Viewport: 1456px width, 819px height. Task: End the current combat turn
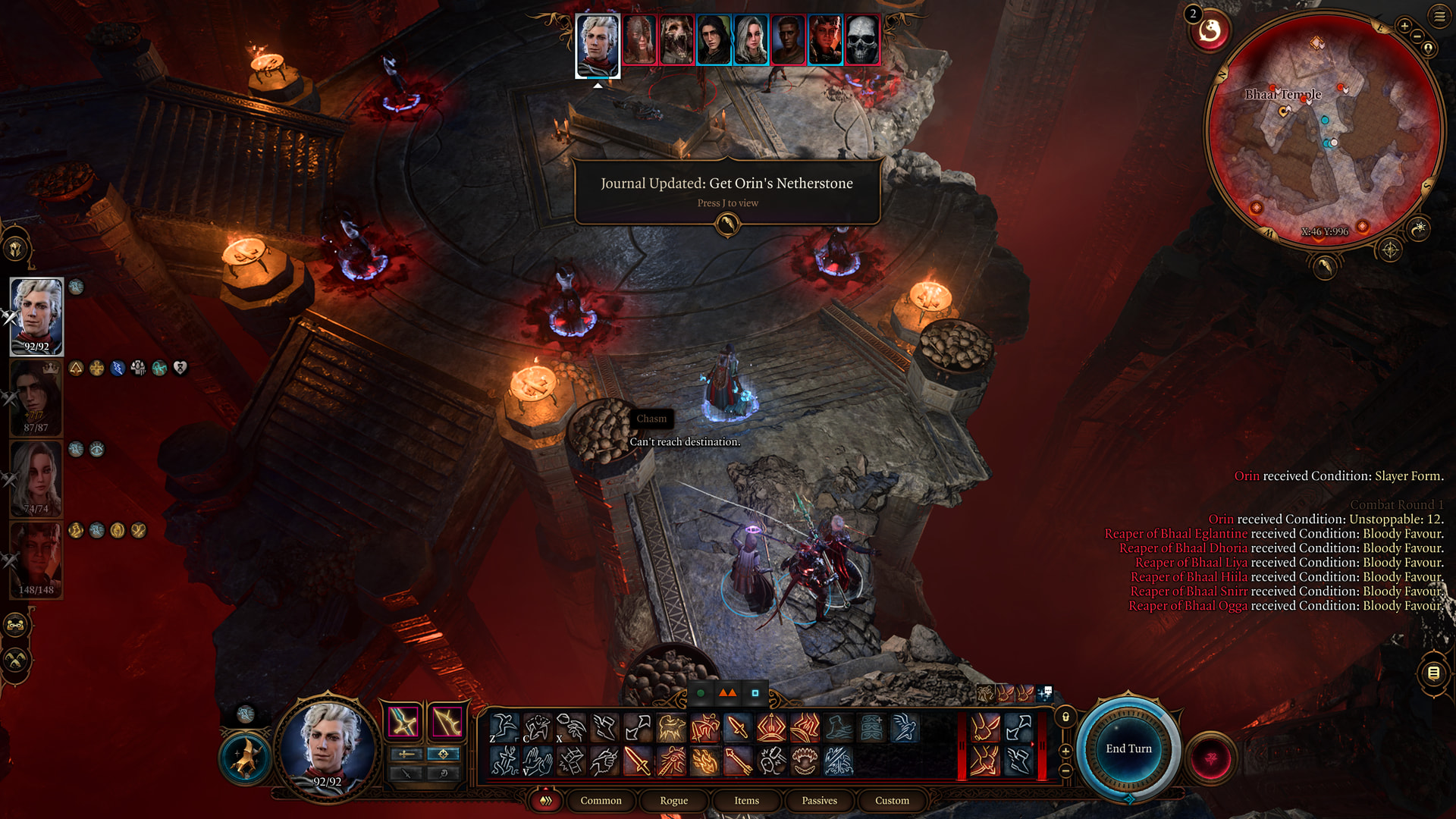point(1128,748)
